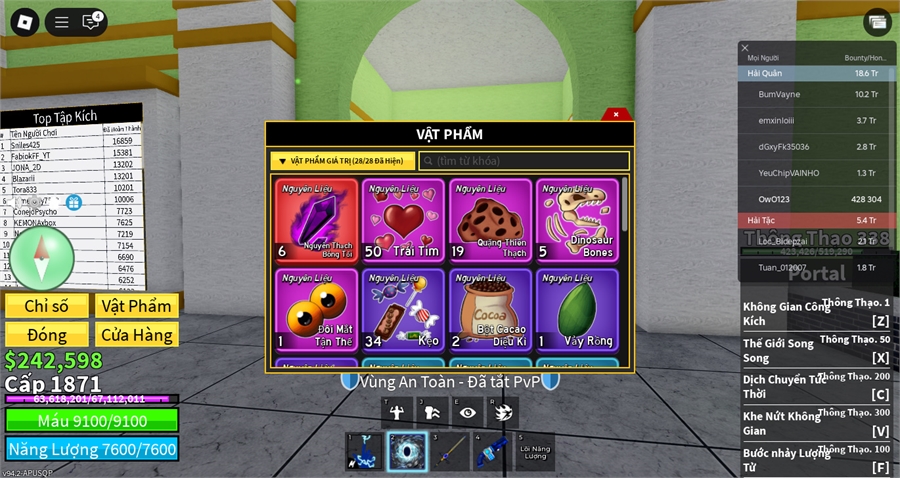Click the Đóng button
The image size is (900, 478).
46,334
